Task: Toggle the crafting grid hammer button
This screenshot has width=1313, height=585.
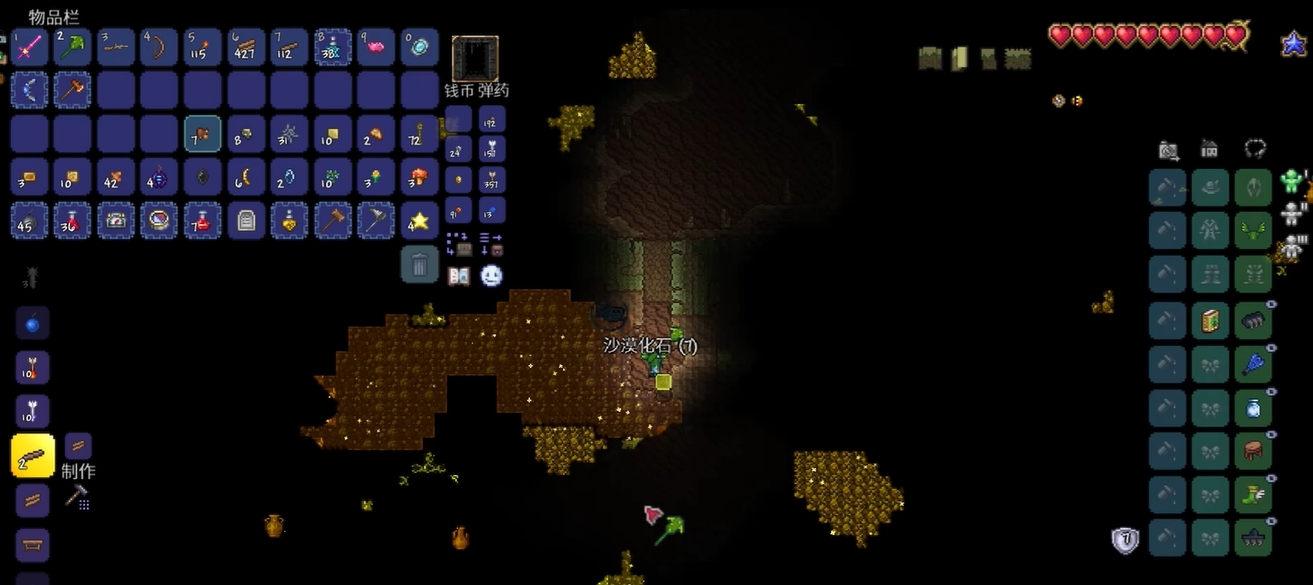Action: point(78,496)
